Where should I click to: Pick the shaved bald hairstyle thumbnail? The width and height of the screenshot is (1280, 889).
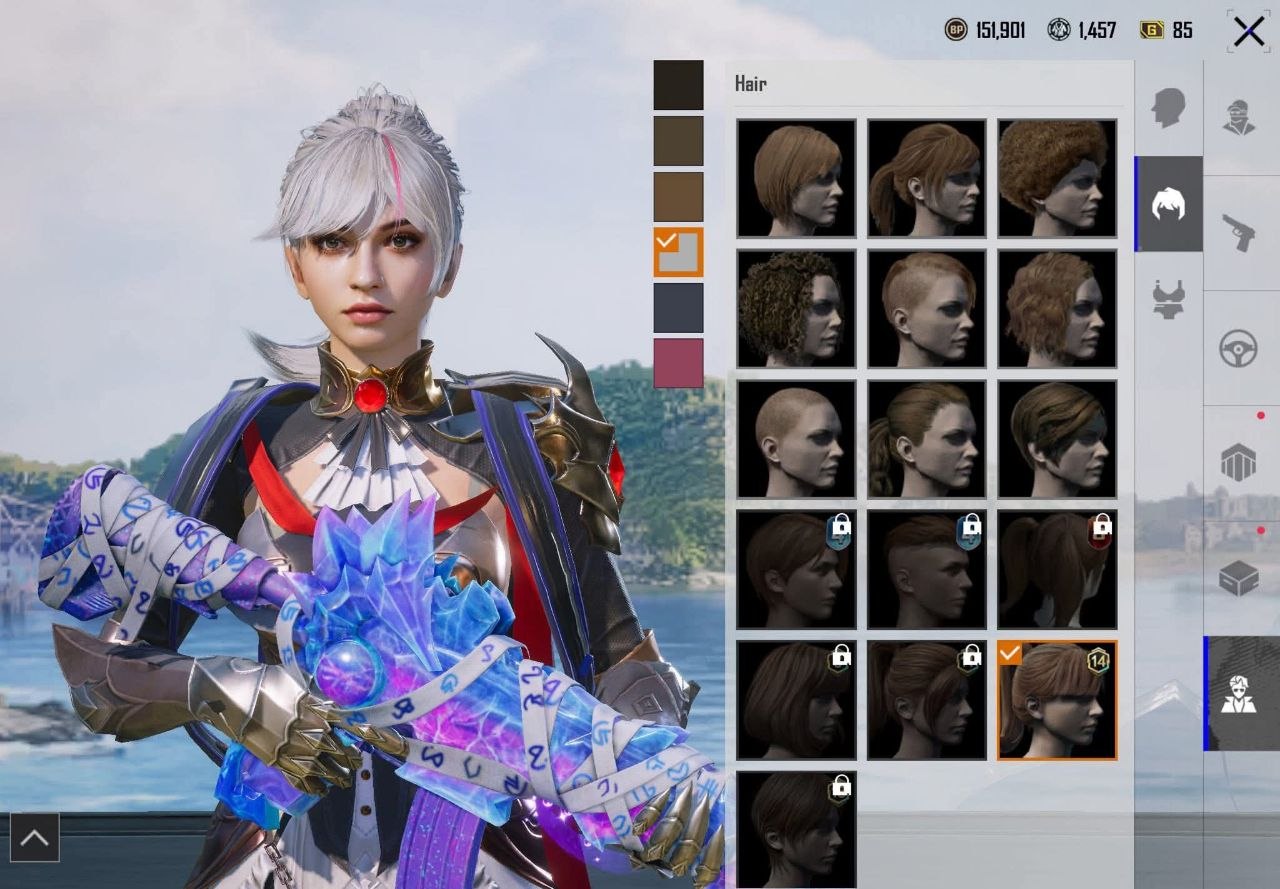[796, 438]
